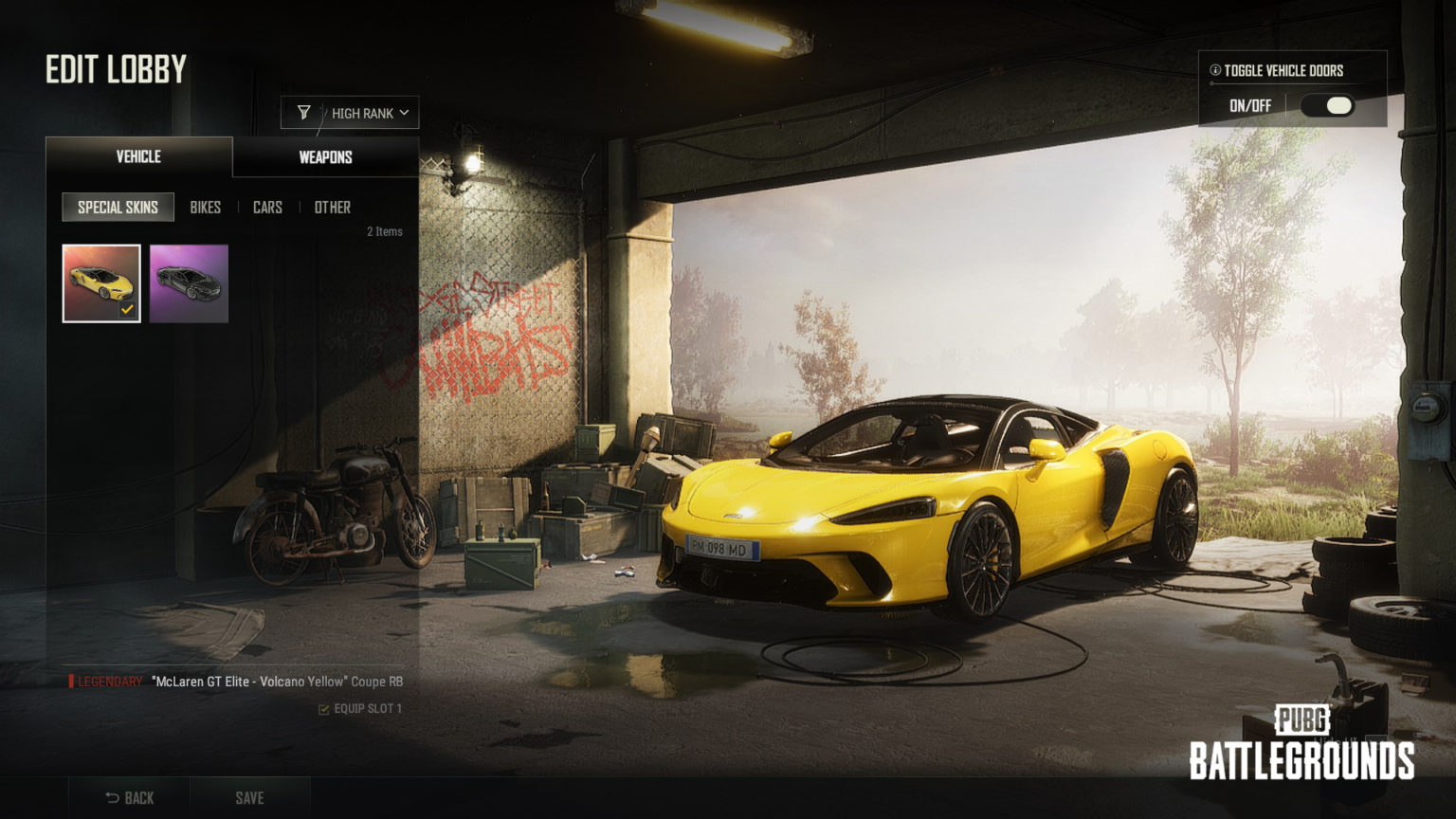Show the Special Skins category
Image resolution: width=1456 pixels, height=819 pixels.
tap(118, 207)
